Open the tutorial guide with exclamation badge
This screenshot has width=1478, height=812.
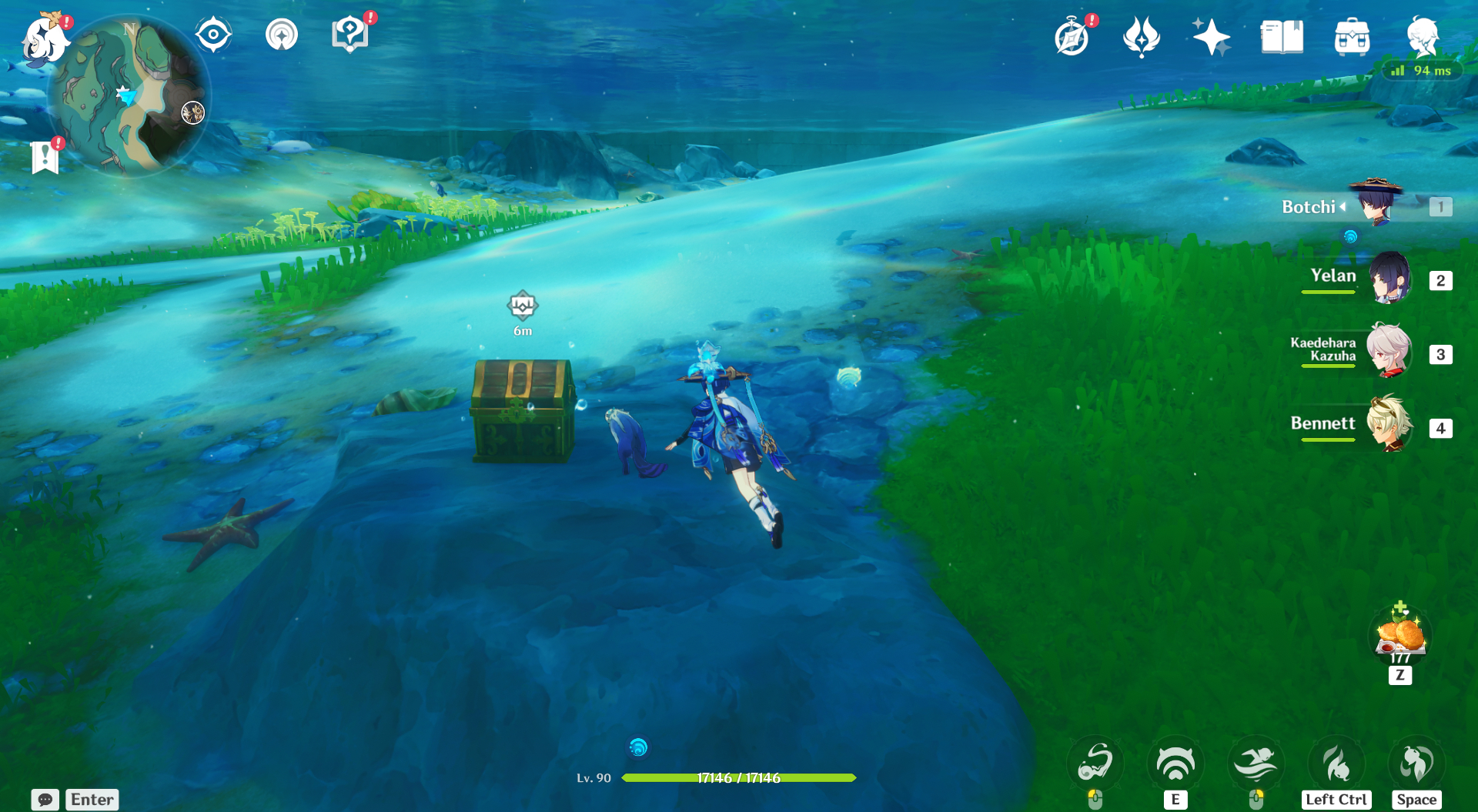[x=352, y=32]
